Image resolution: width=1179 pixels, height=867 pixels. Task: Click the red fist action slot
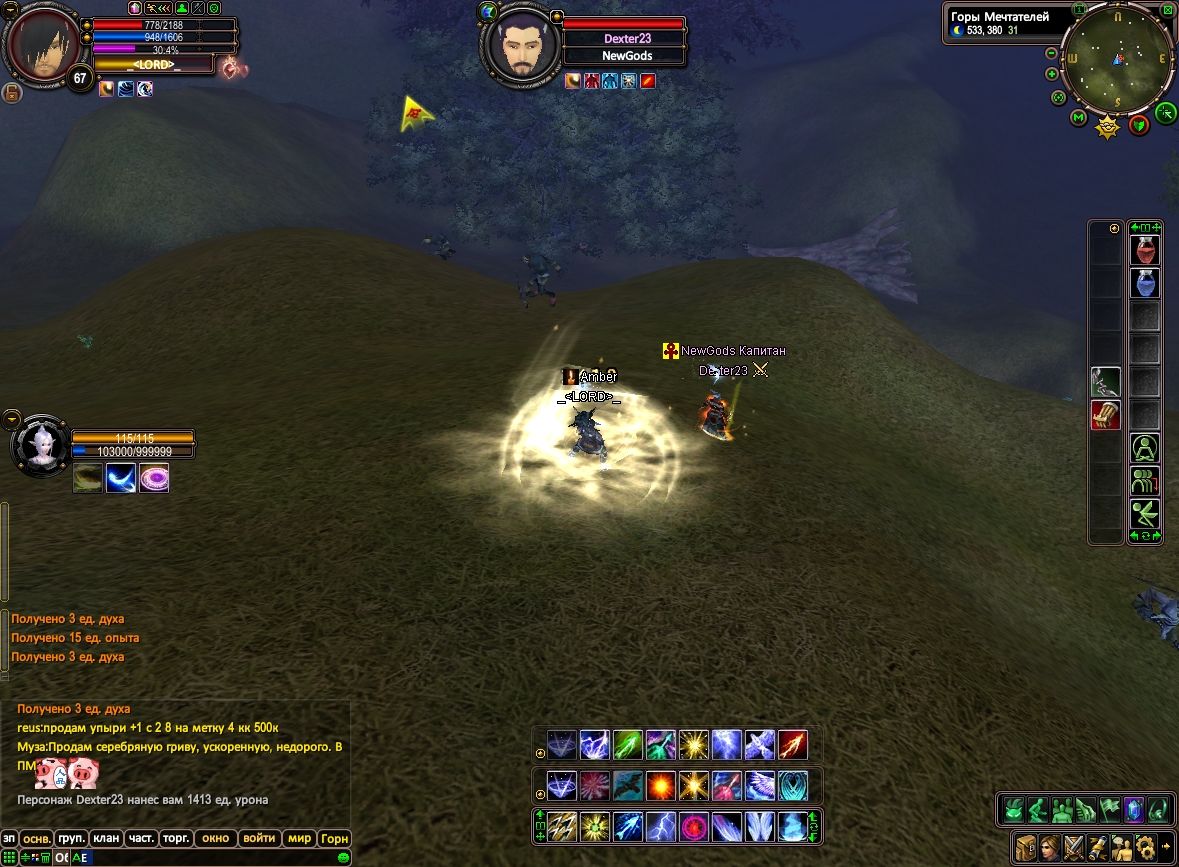click(x=1105, y=415)
